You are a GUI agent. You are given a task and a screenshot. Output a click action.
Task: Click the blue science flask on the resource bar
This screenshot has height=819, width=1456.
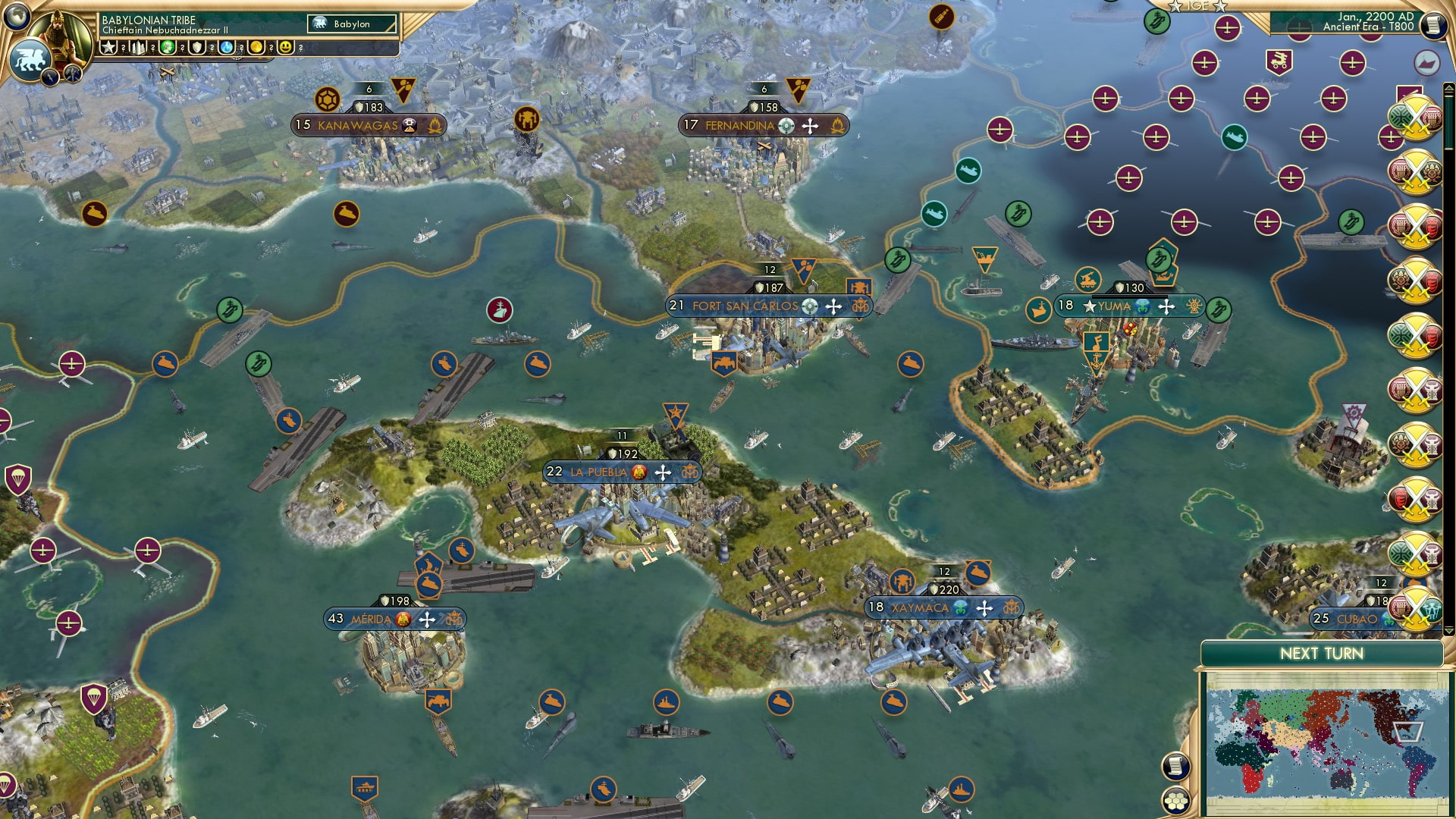click(225, 48)
